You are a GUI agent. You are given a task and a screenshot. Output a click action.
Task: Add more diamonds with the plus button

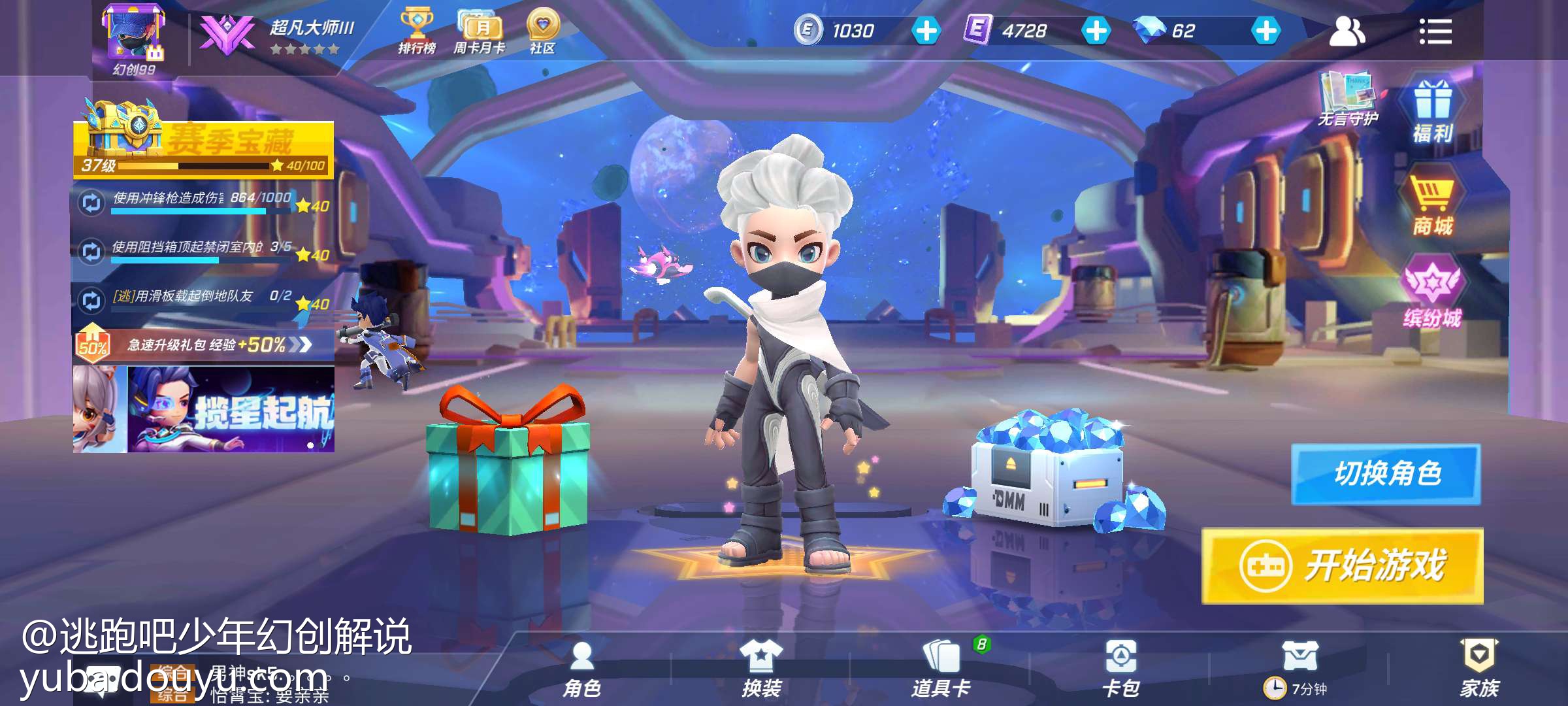click(1266, 31)
